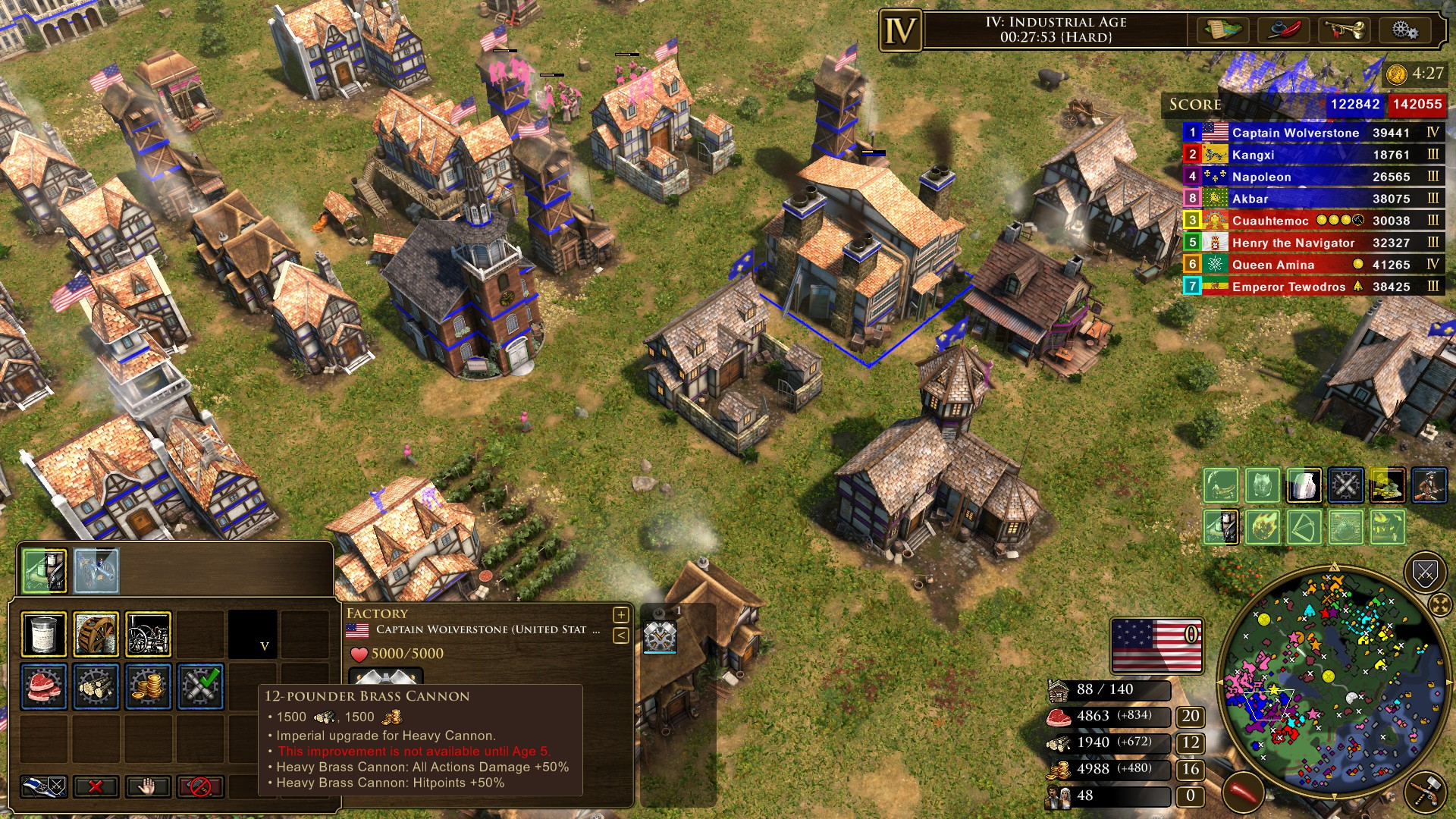Select heavy cannon production mode
The image size is (1456, 819).
pyautogui.click(x=200, y=686)
